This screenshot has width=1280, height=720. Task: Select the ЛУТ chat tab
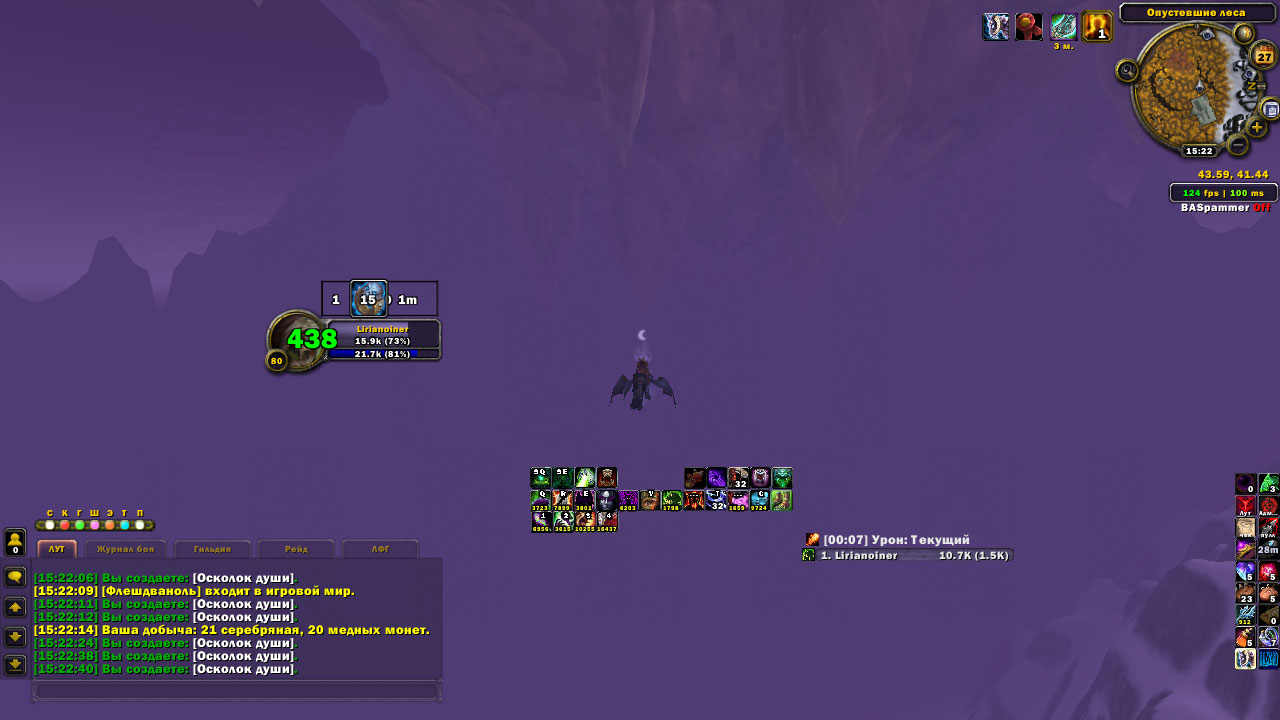click(57, 549)
